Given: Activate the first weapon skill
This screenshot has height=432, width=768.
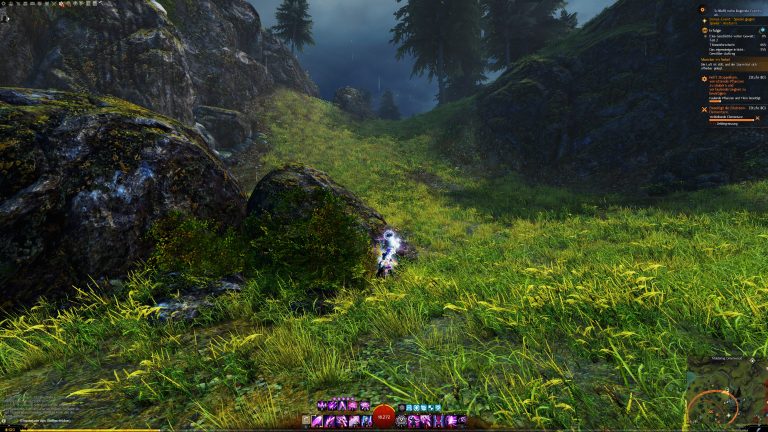Looking at the screenshot, I should tap(318, 421).
